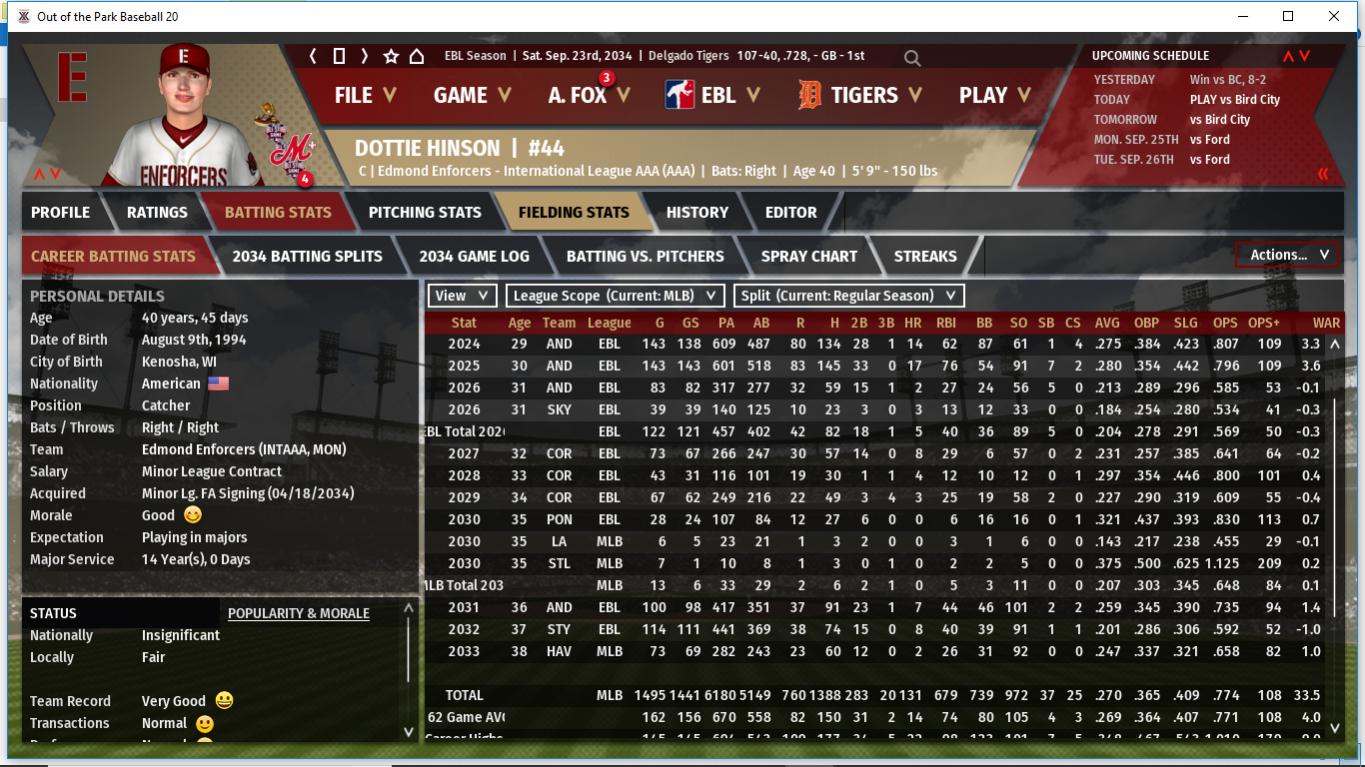
Task: Switch to the PROFILE tab
Action: [x=60, y=212]
